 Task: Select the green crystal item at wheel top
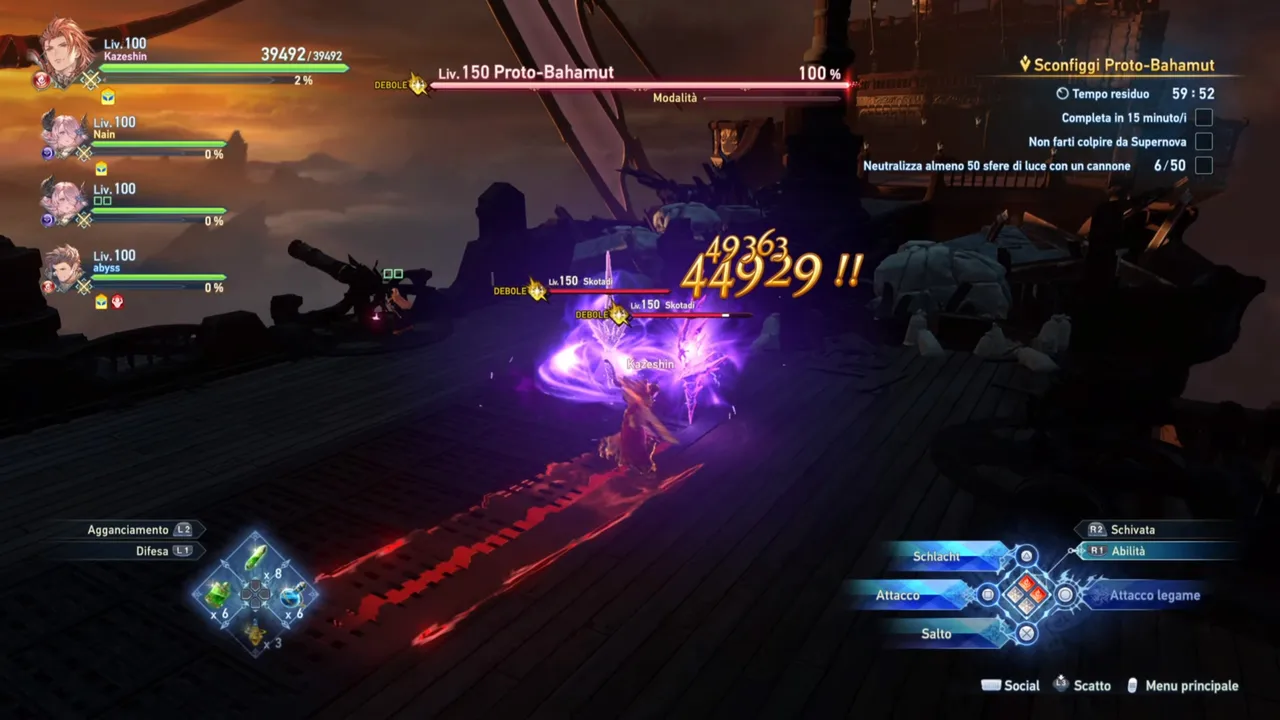click(x=256, y=556)
